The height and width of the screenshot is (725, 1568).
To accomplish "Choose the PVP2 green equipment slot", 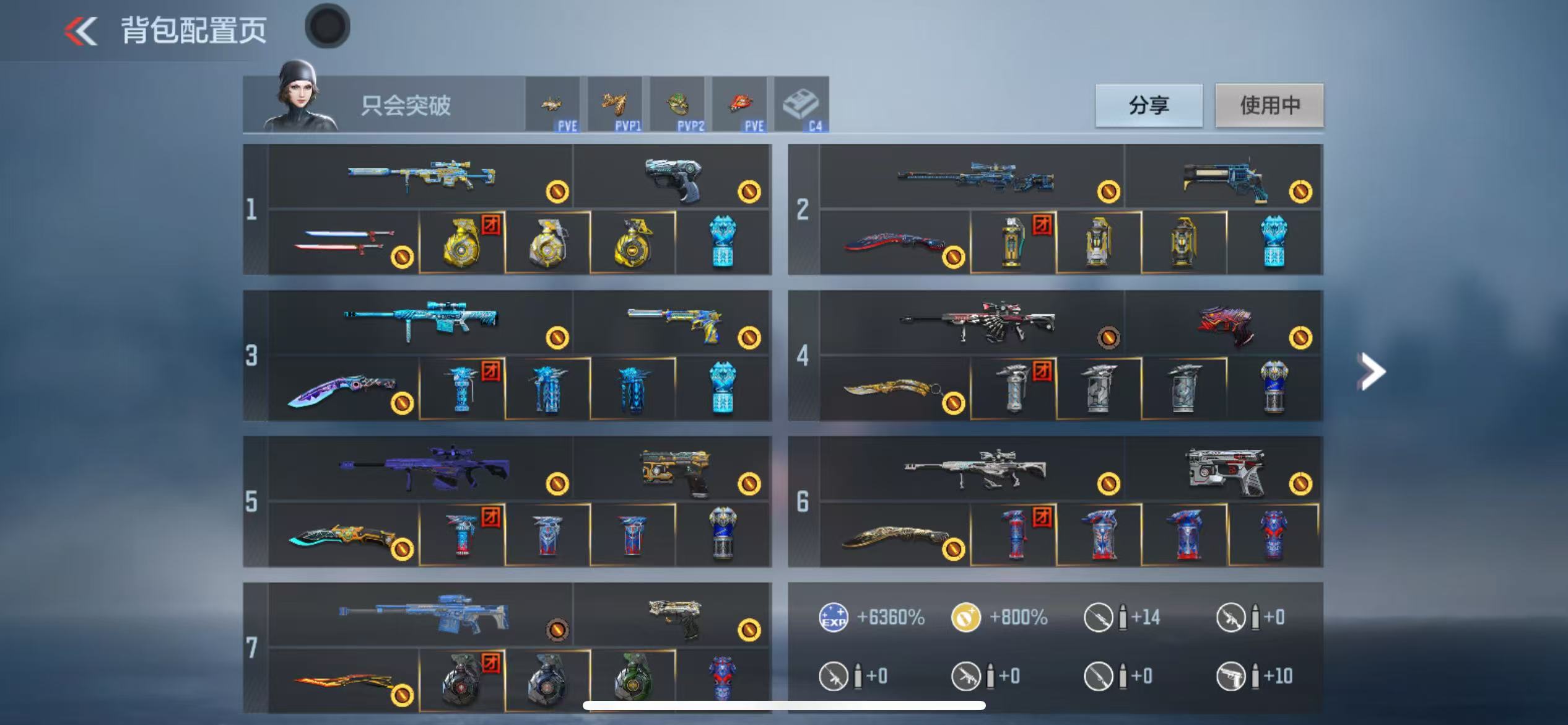I will (x=677, y=105).
